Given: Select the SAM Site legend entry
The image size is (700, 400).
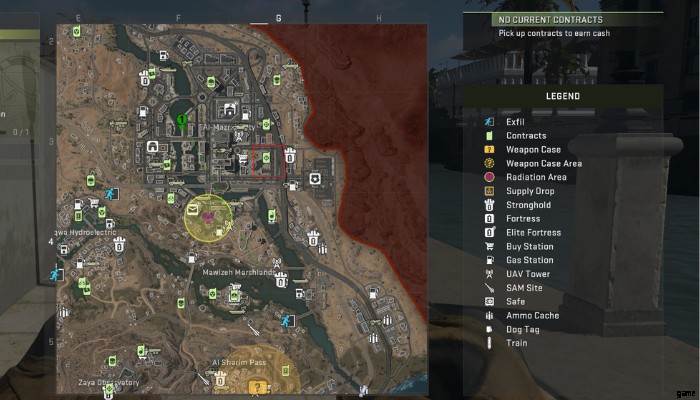Looking at the screenshot, I should click(524, 288).
